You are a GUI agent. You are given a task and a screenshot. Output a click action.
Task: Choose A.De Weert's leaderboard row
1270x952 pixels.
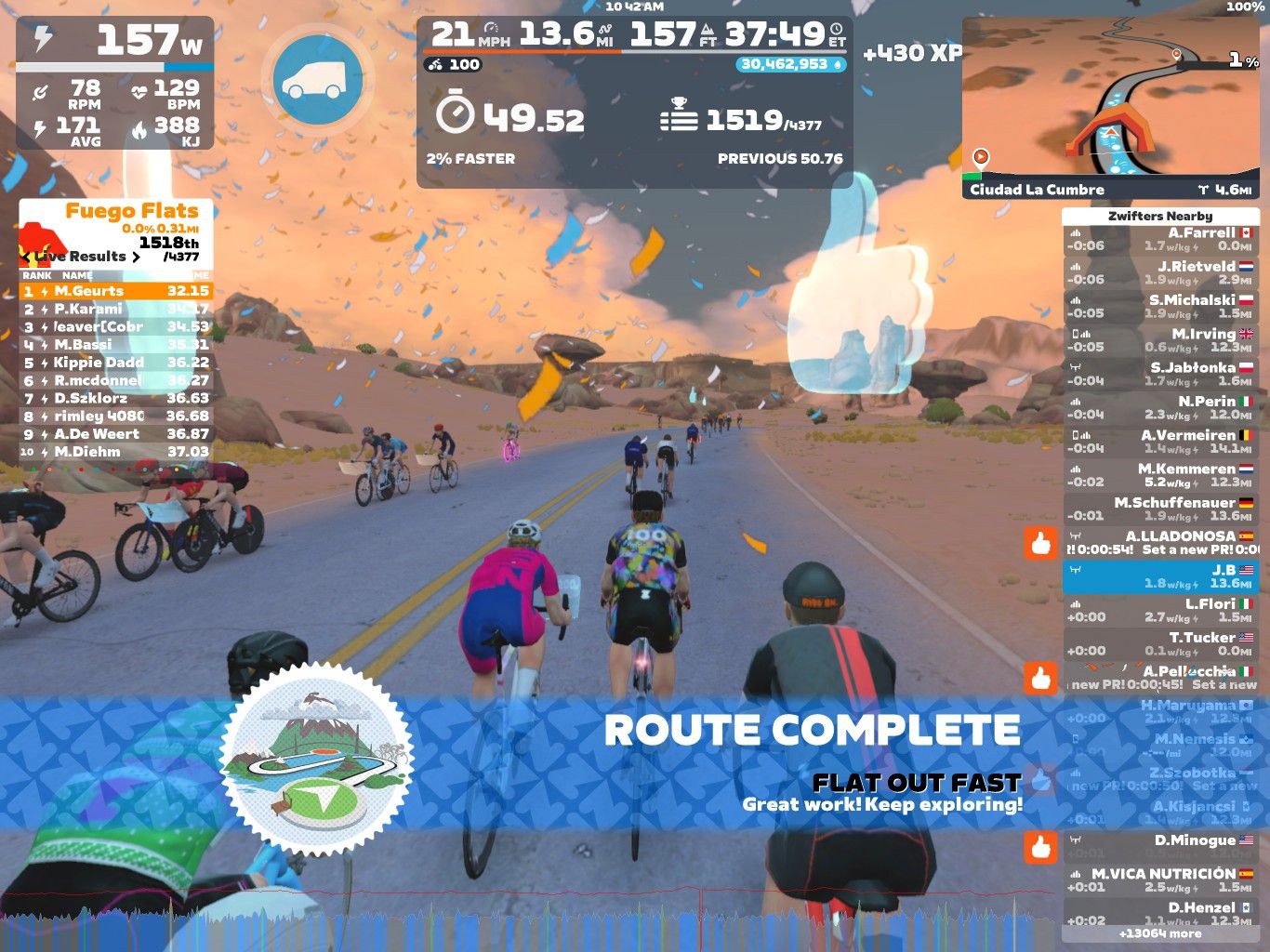[x=116, y=434]
